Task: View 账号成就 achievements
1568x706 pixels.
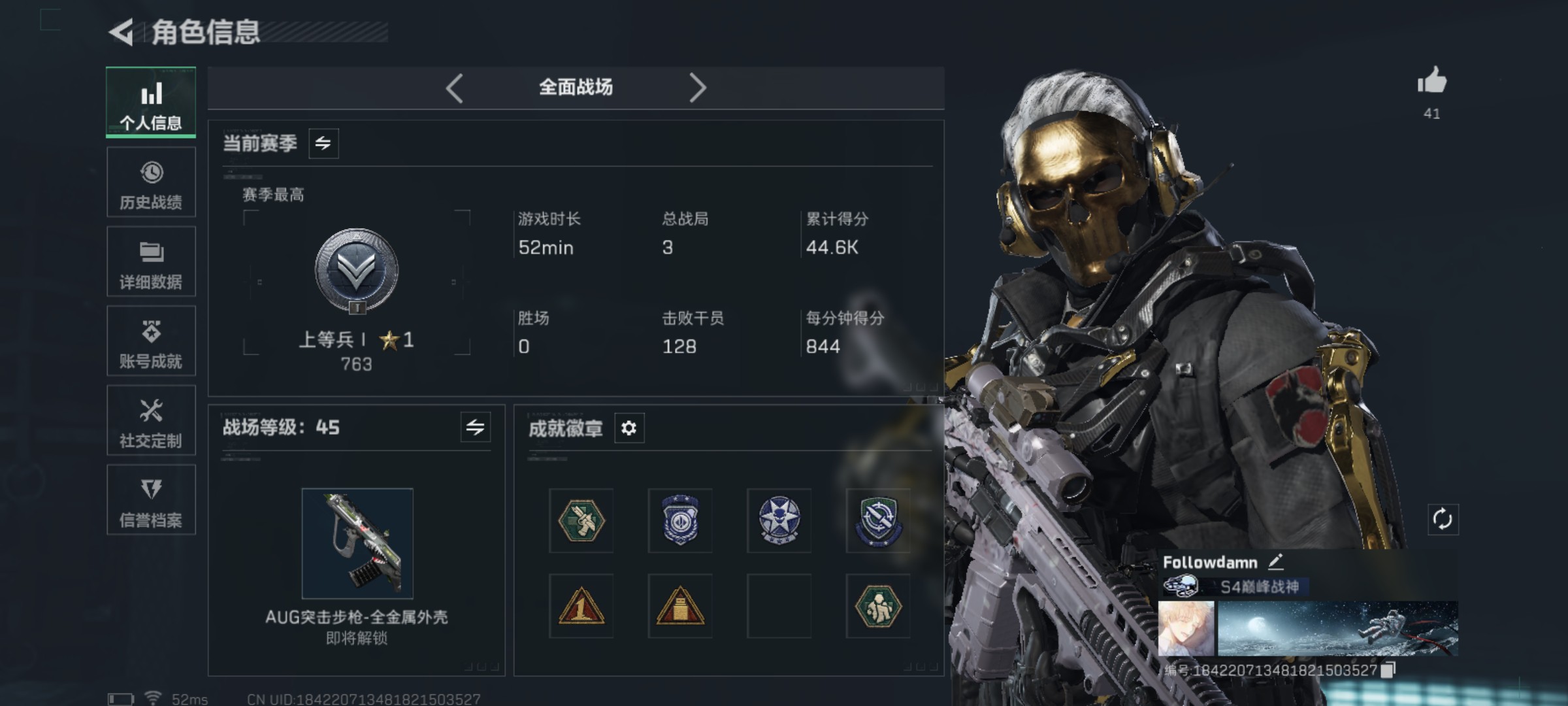Action: [x=151, y=341]
